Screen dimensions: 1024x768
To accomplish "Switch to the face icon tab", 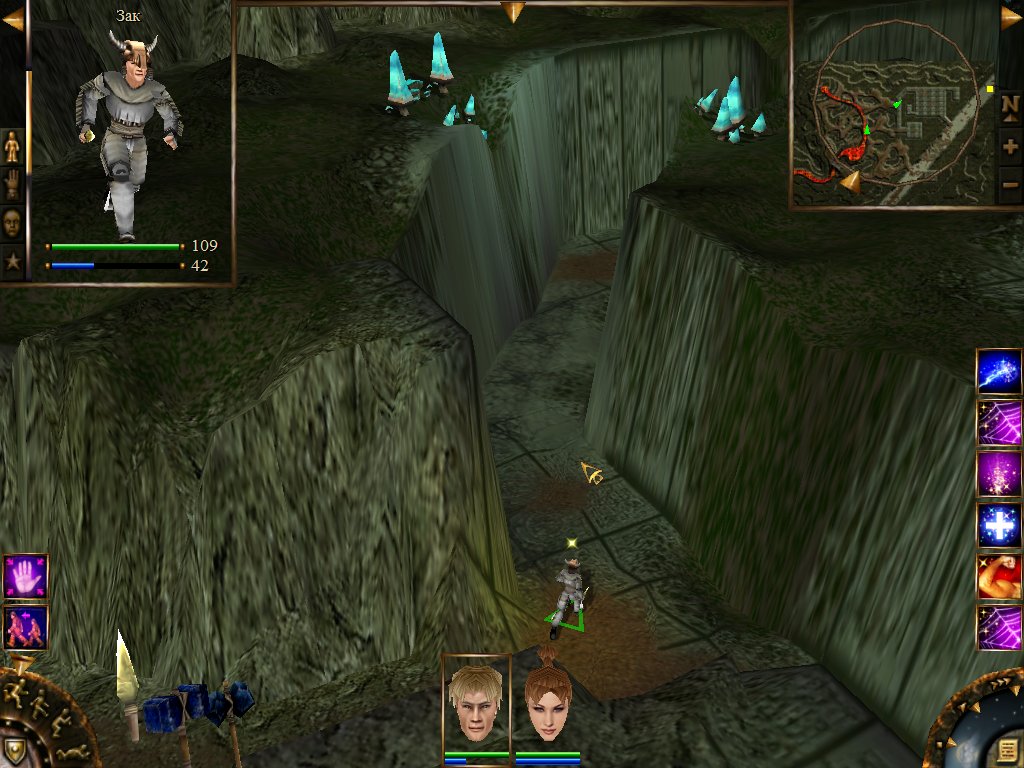I will (x=12, y=222).
